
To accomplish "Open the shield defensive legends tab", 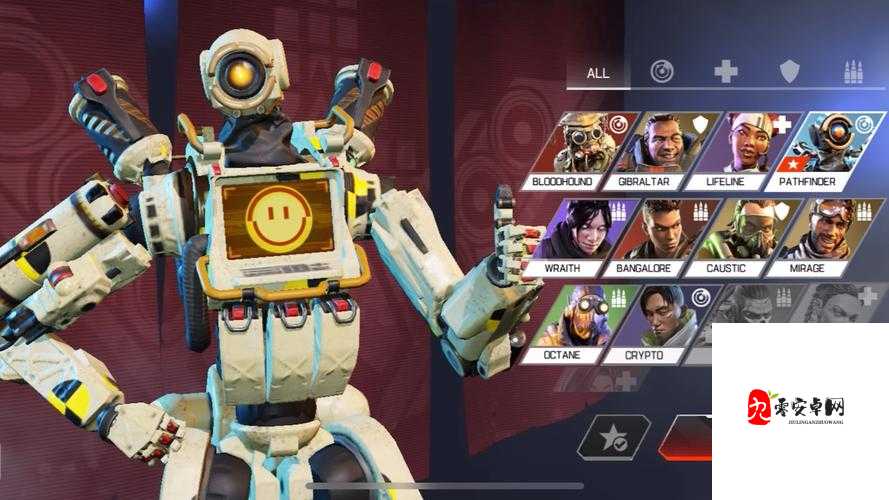I will point(790,72).
